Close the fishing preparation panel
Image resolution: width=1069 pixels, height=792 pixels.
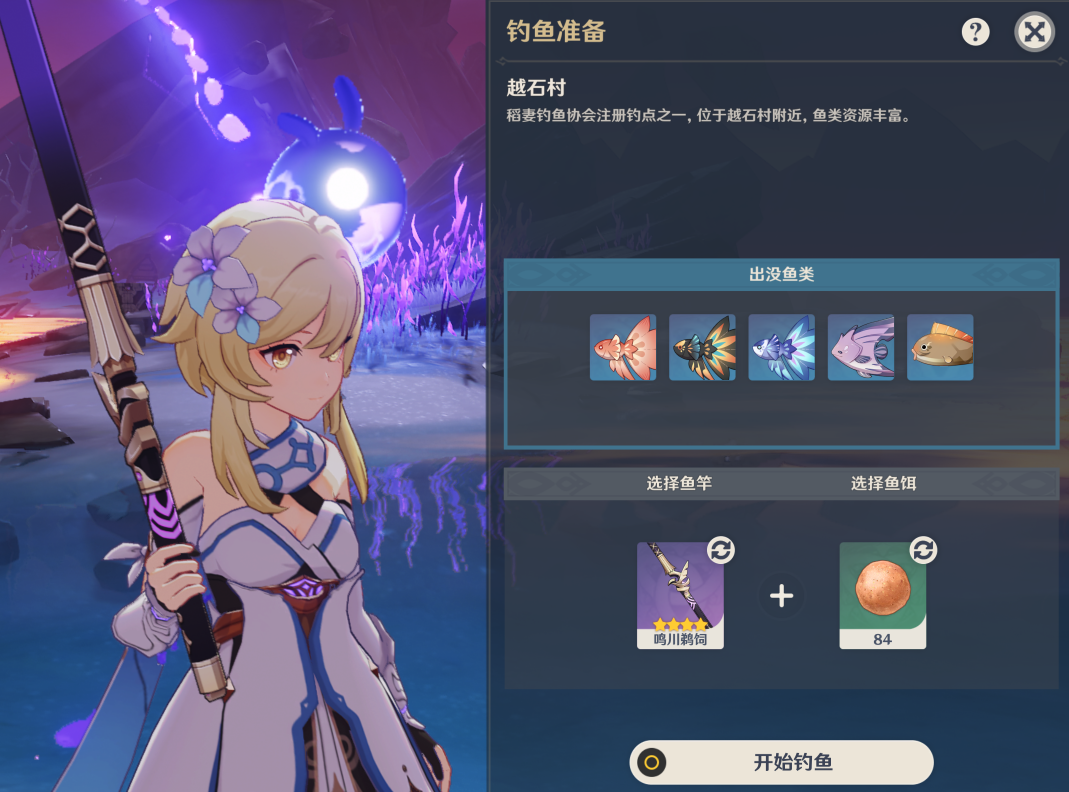[1035, 32]
